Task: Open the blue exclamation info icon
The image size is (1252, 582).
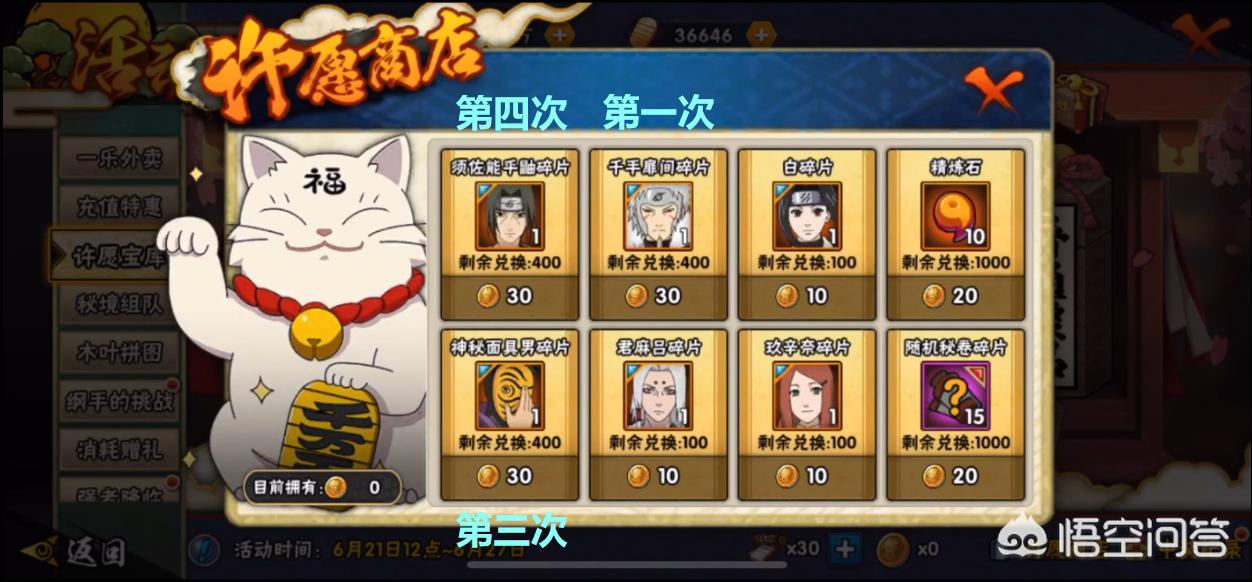Action: pyautogui.click(x=206, y=549)
